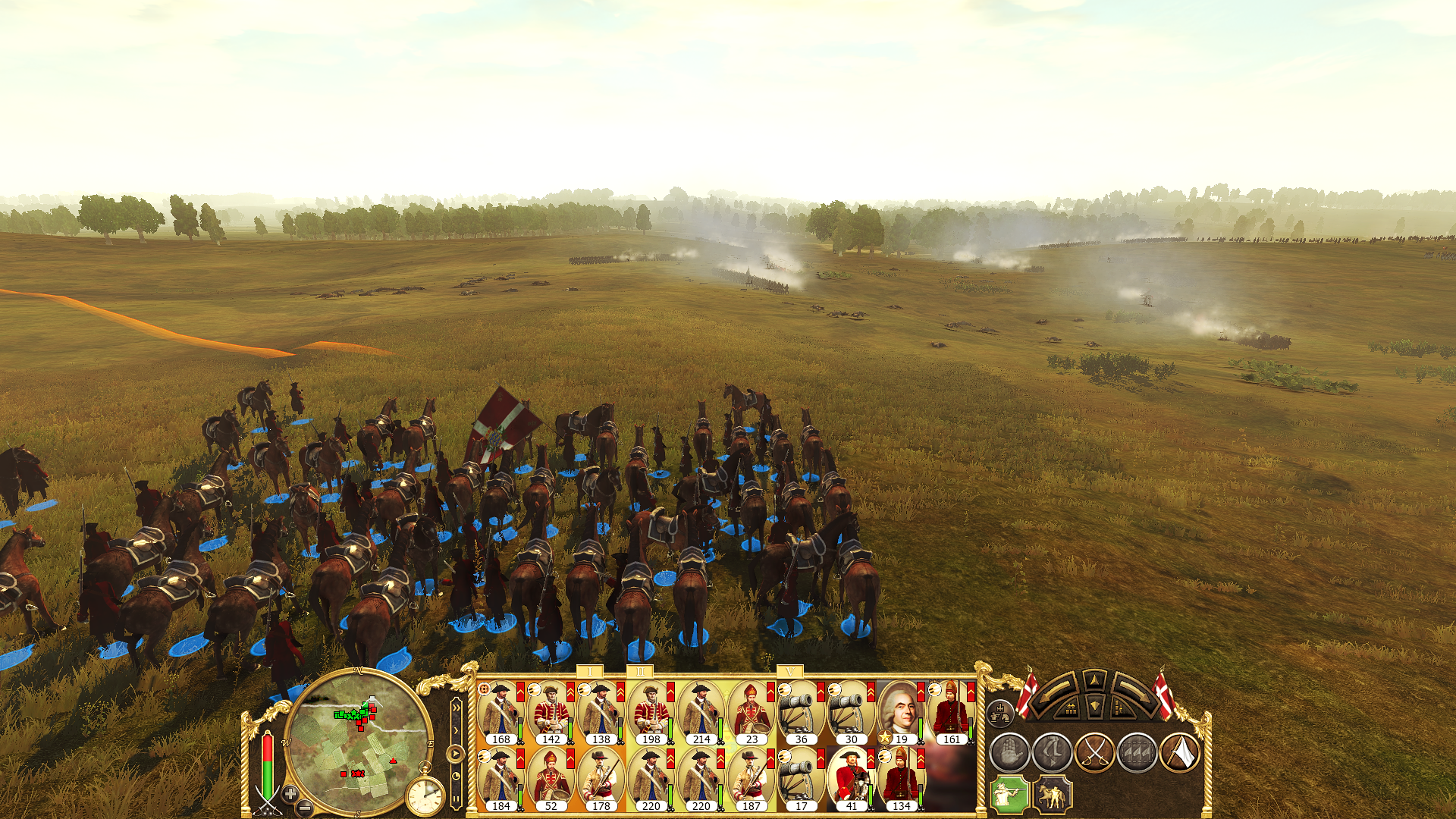Set game speed to fastest double-arrow
This screenshot has width=1456, height=819.
[x=456, y=708]
